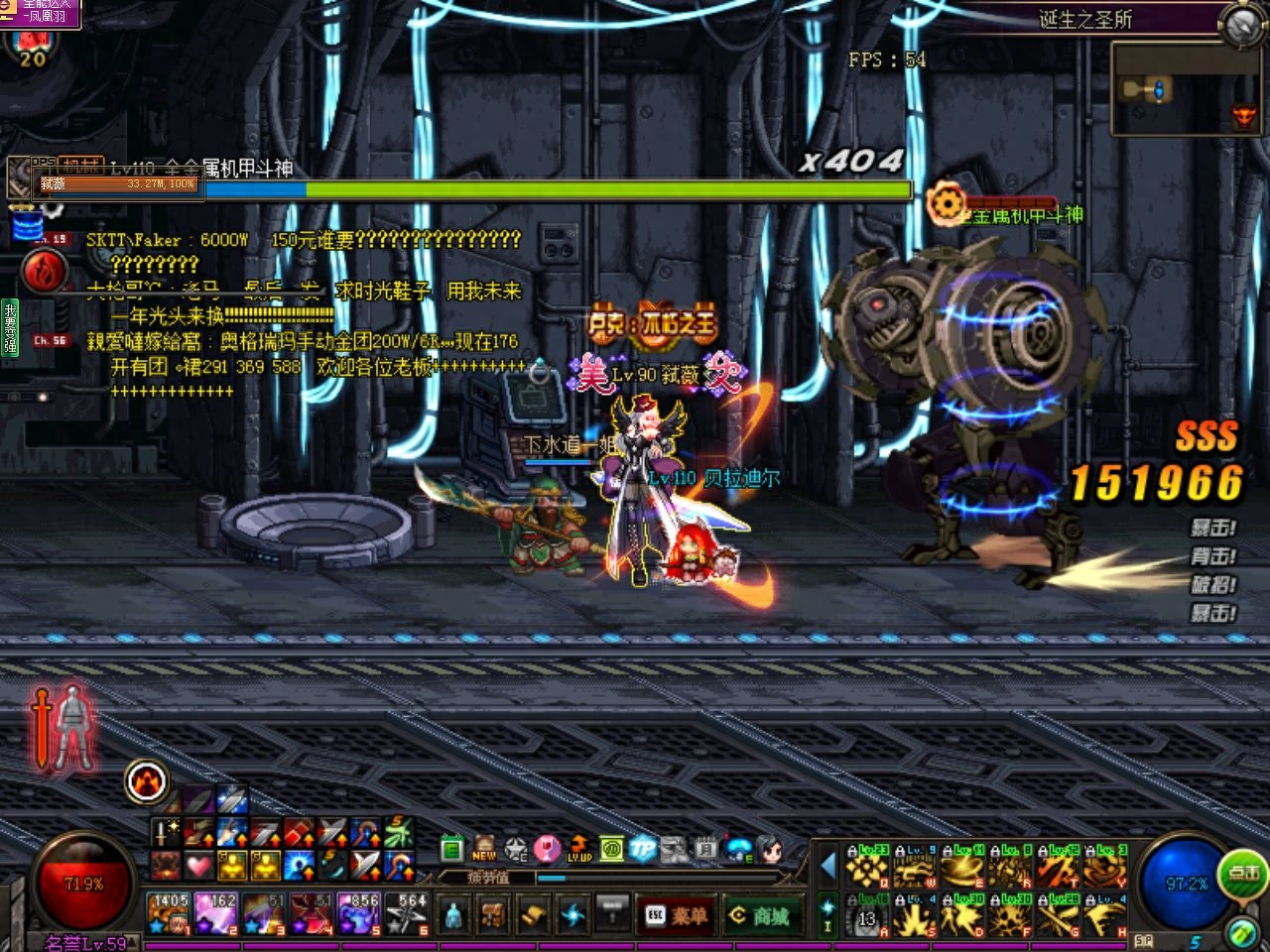Click the skill bar left arrow expander

coord(828,866)
